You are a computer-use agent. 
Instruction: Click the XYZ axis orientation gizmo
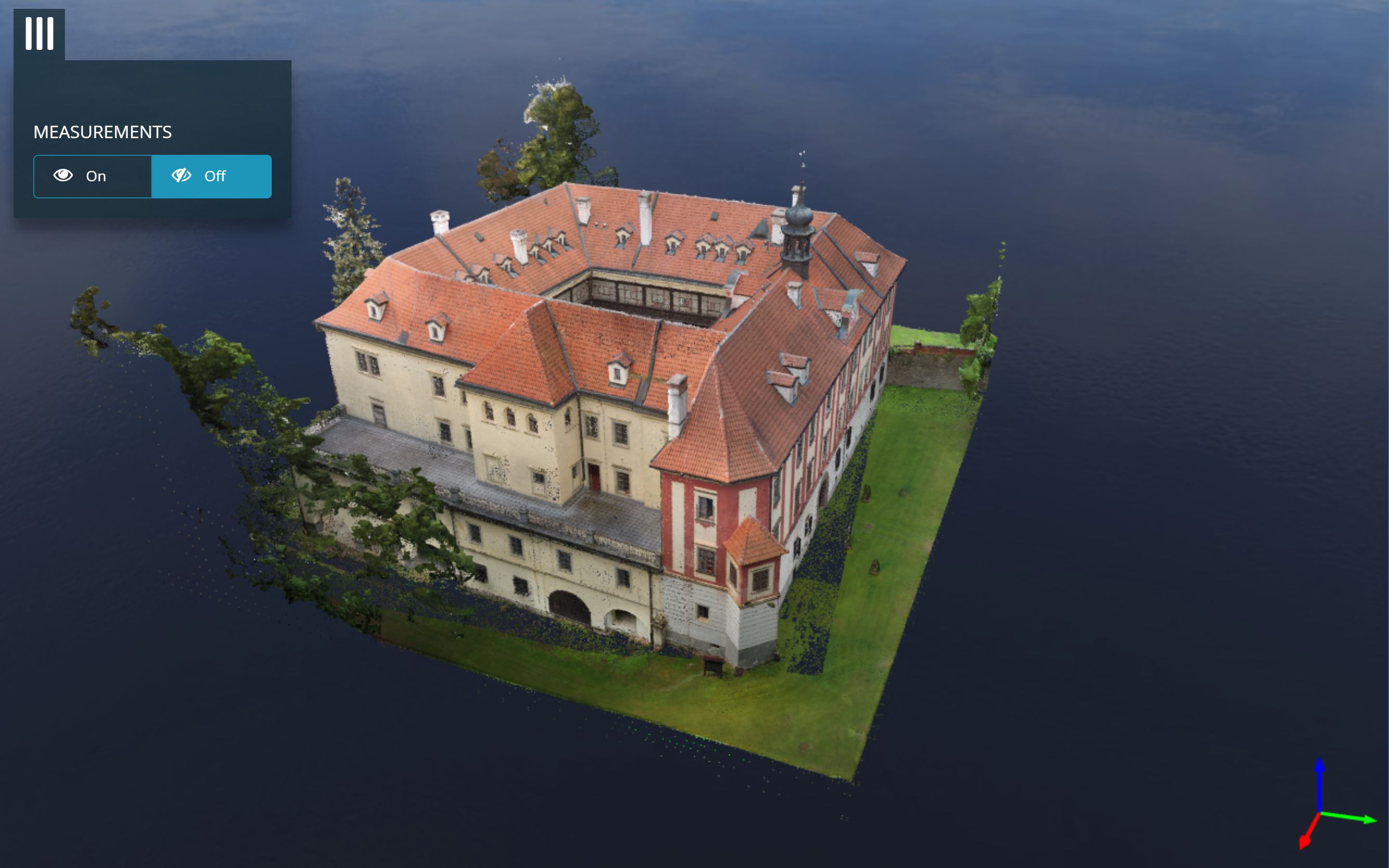click(x=1328, y=809)
